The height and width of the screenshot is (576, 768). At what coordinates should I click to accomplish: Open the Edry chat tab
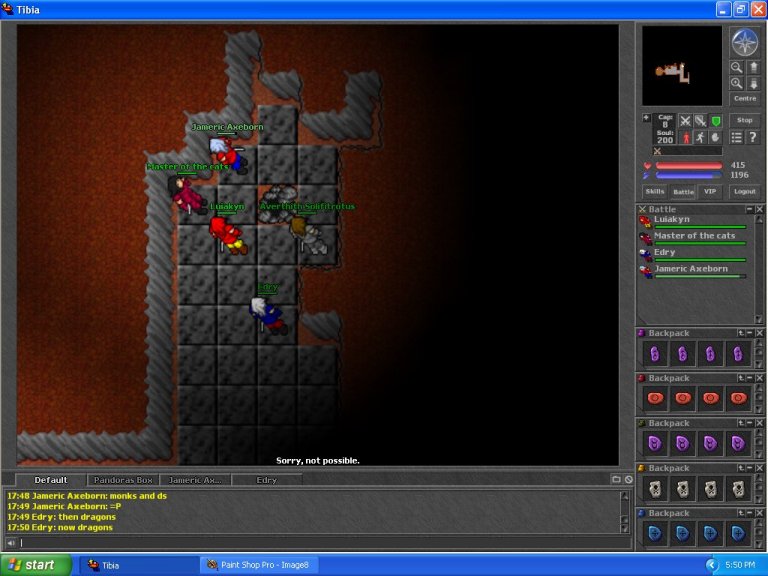[267, 480]
